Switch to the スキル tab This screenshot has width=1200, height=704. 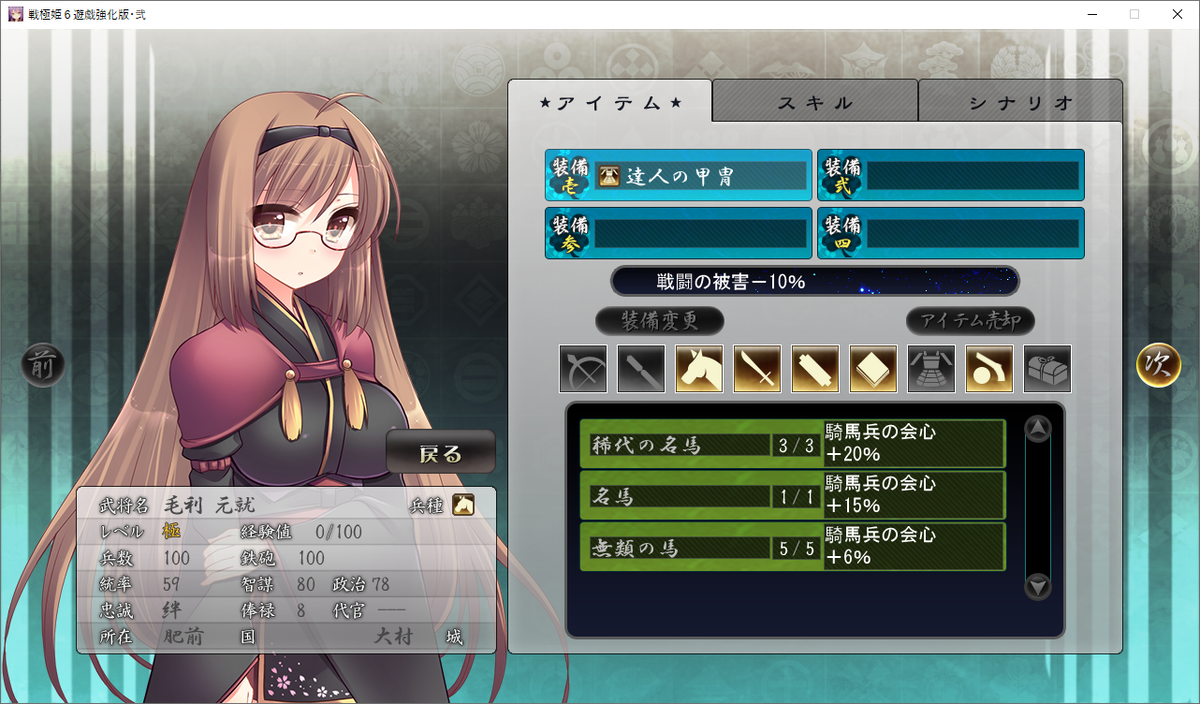coord(815,102)
